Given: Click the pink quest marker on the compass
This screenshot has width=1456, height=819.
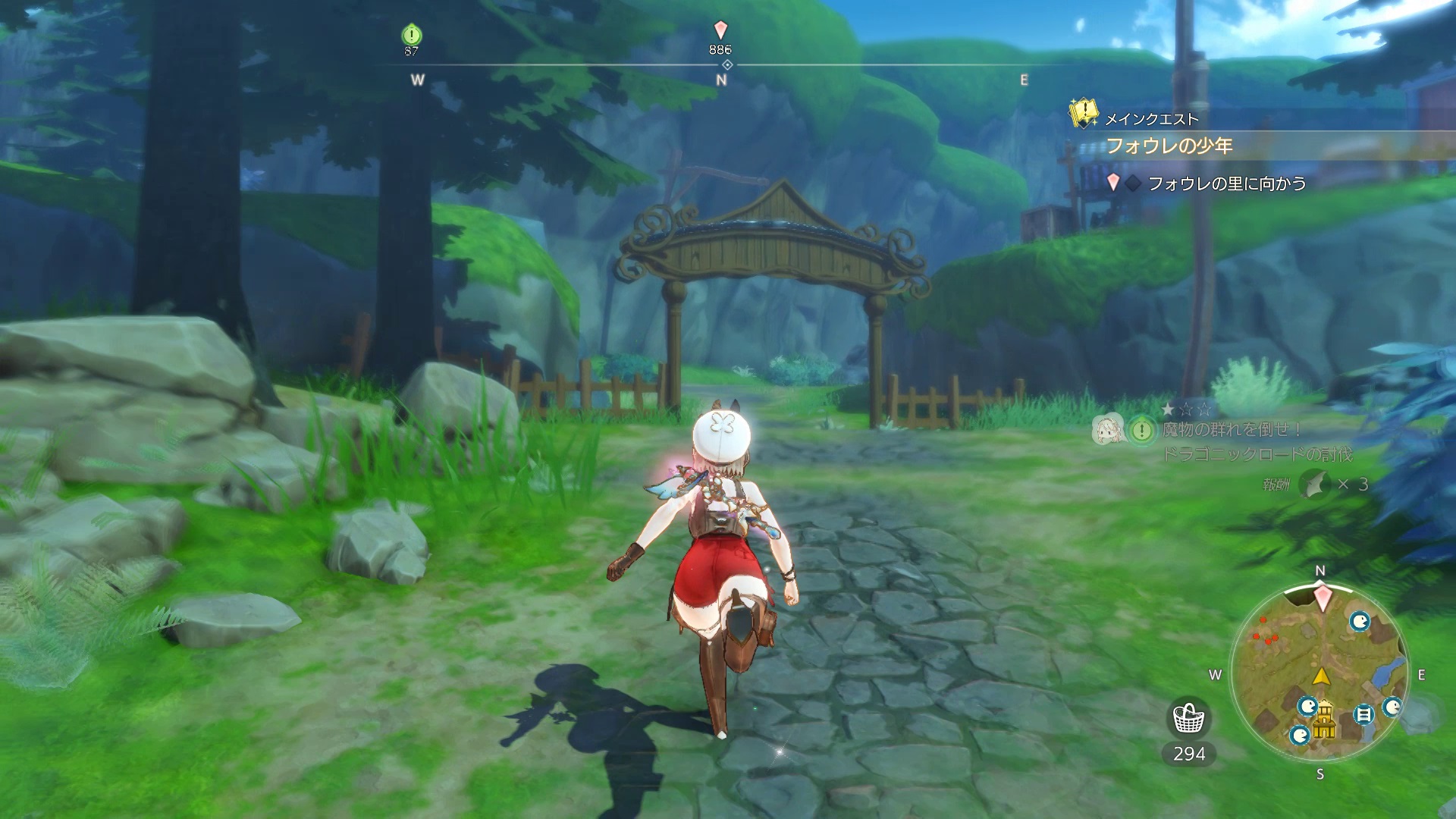Looking at the screenshot, I should pos(720,30).
